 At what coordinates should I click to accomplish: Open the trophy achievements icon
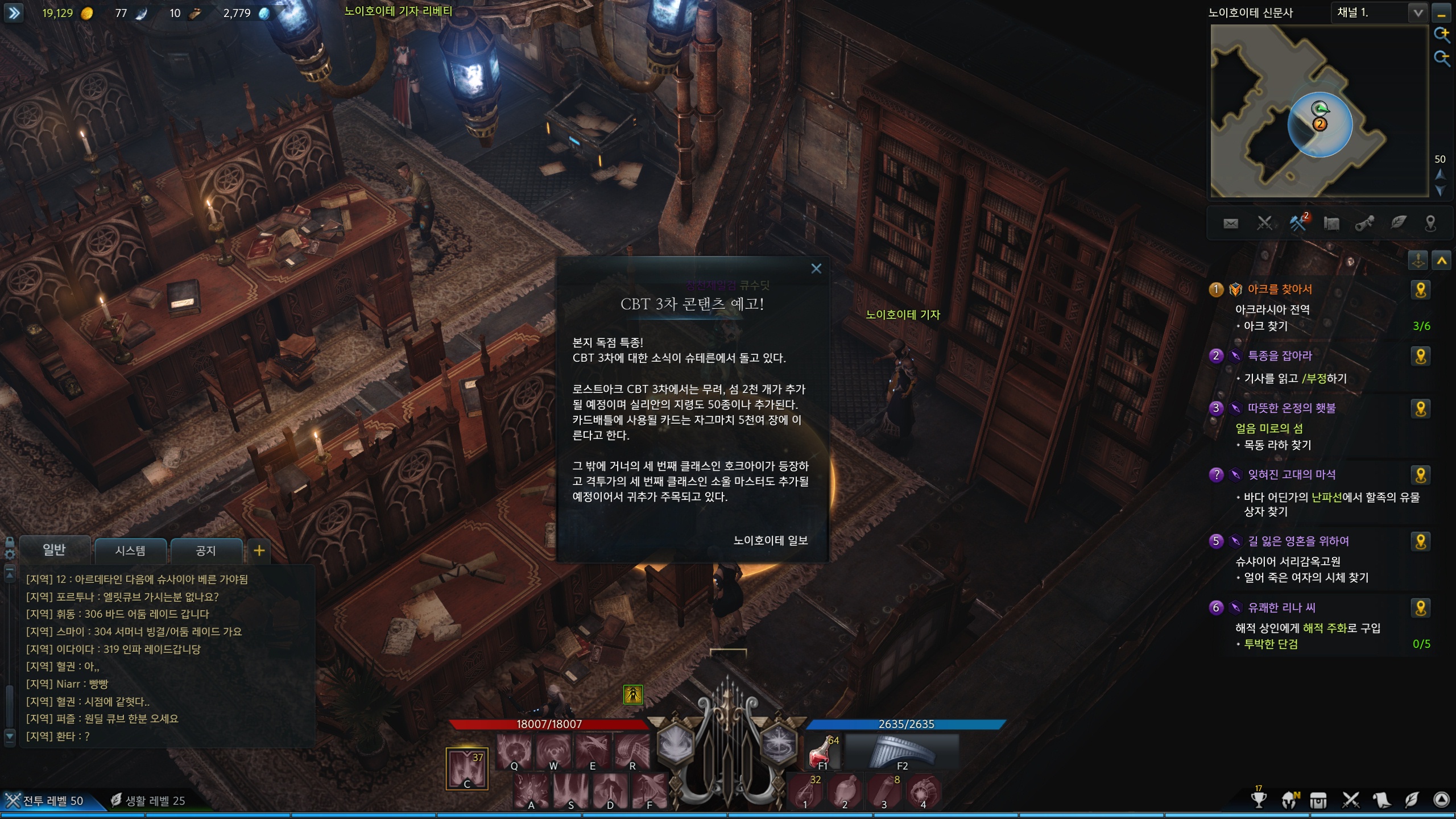[1259, 800]
